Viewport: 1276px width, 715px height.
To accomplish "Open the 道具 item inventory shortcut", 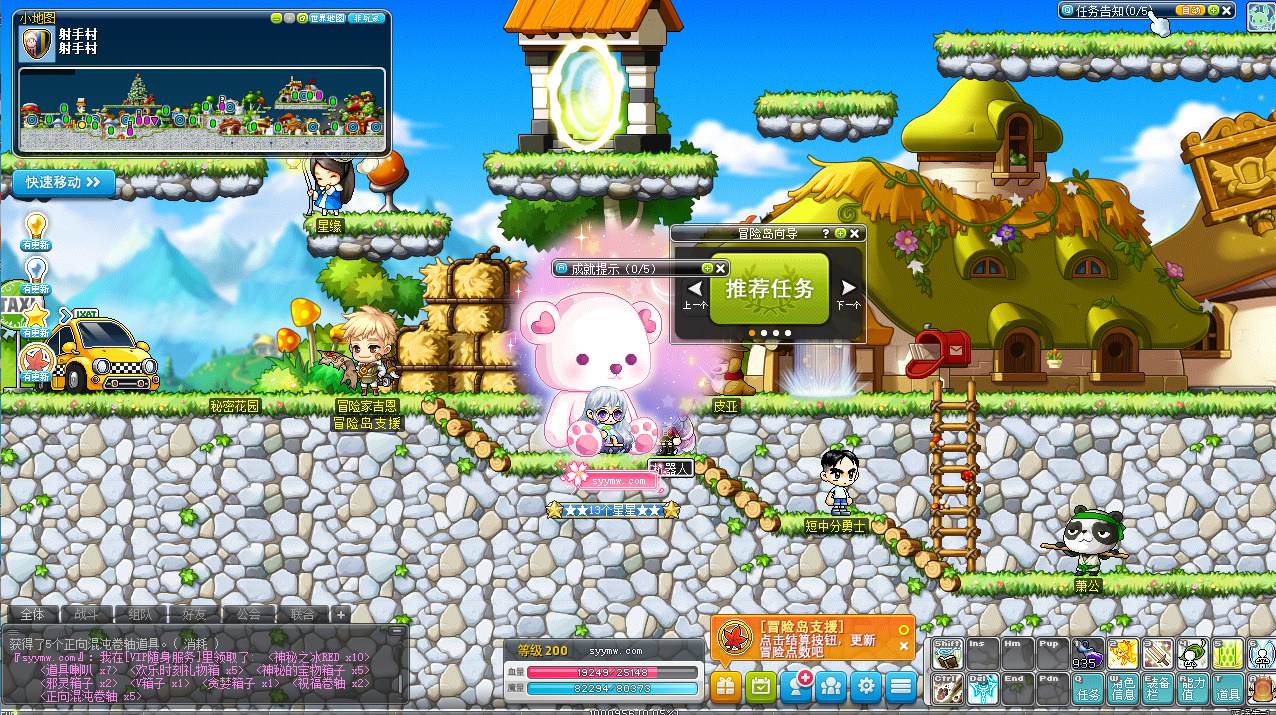I will 1228,686.
